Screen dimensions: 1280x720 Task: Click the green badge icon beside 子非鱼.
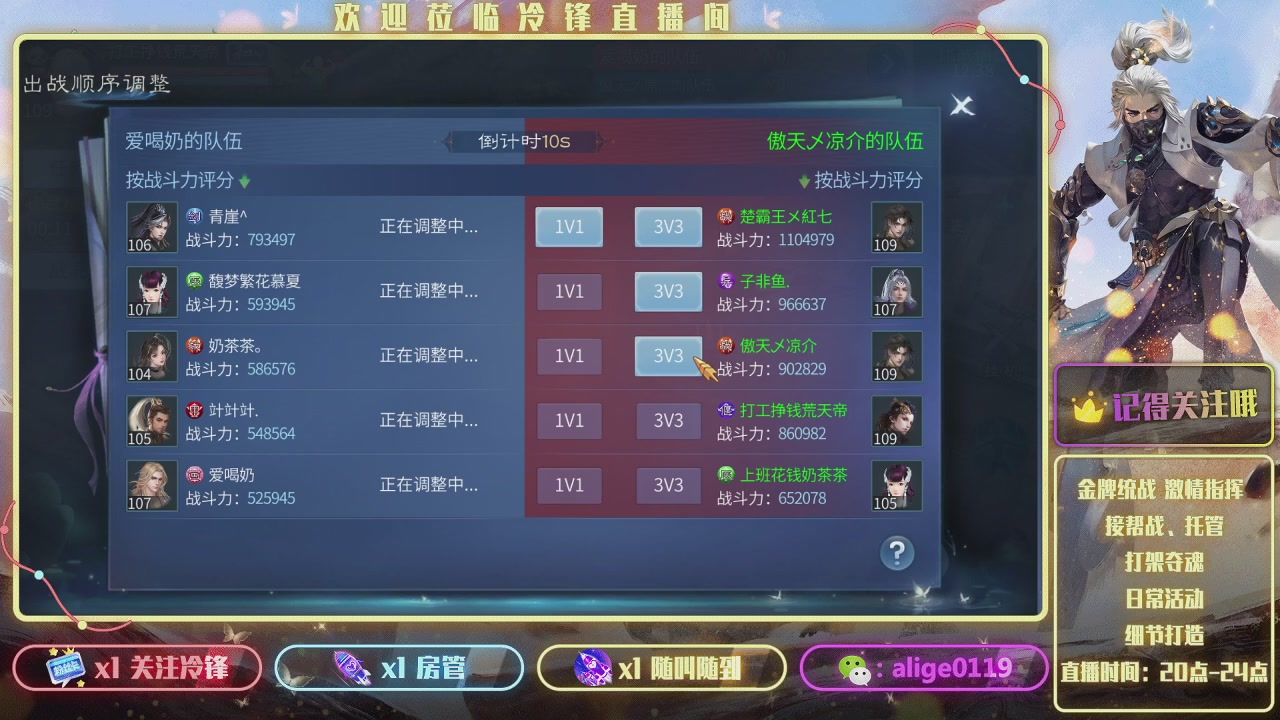point(727,279)
